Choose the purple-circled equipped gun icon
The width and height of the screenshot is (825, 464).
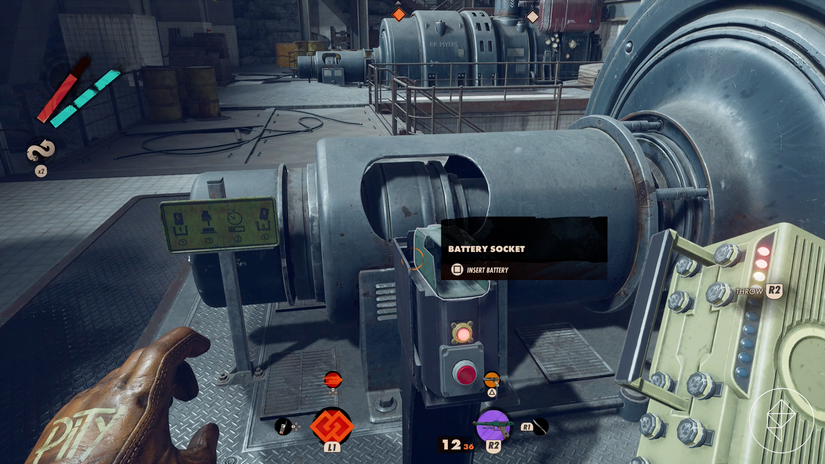[492, 424]
